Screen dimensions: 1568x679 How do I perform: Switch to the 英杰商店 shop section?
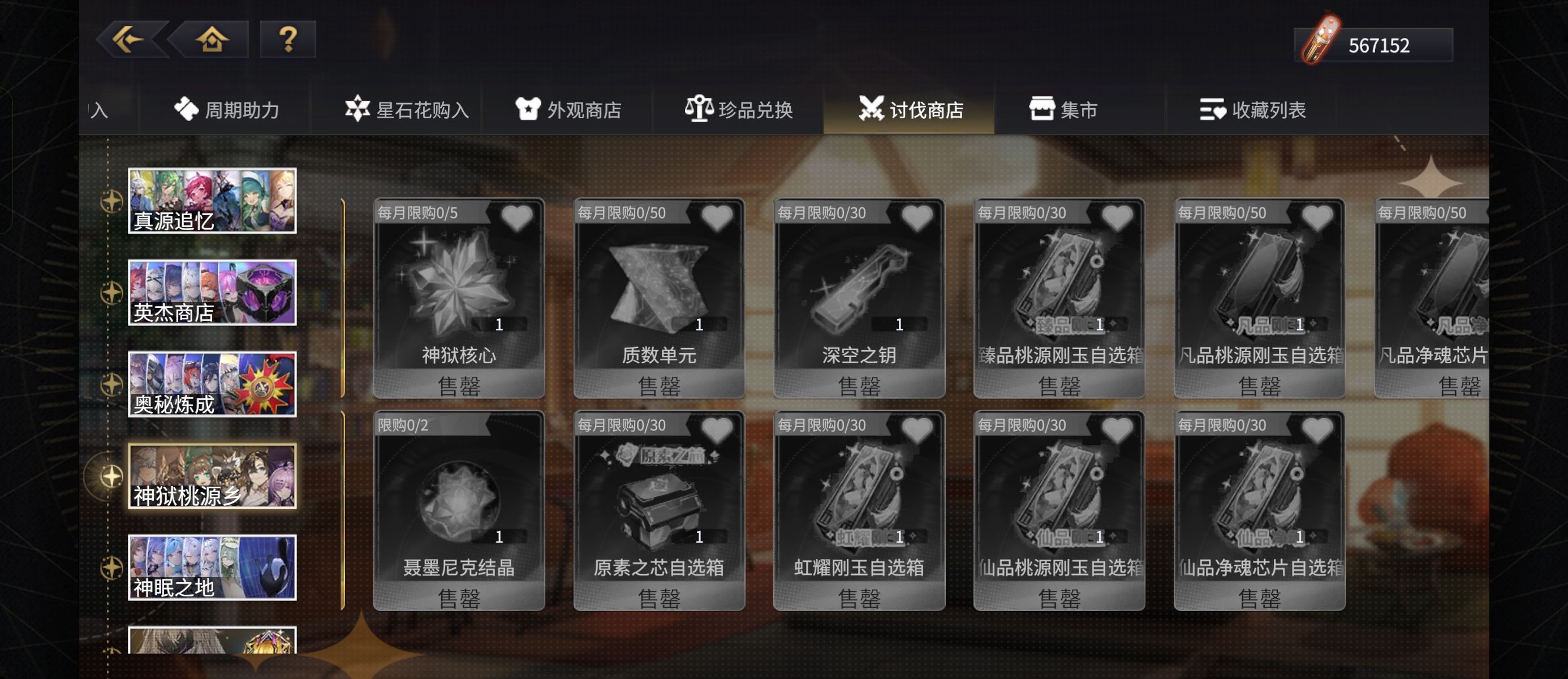pos(212,293)
